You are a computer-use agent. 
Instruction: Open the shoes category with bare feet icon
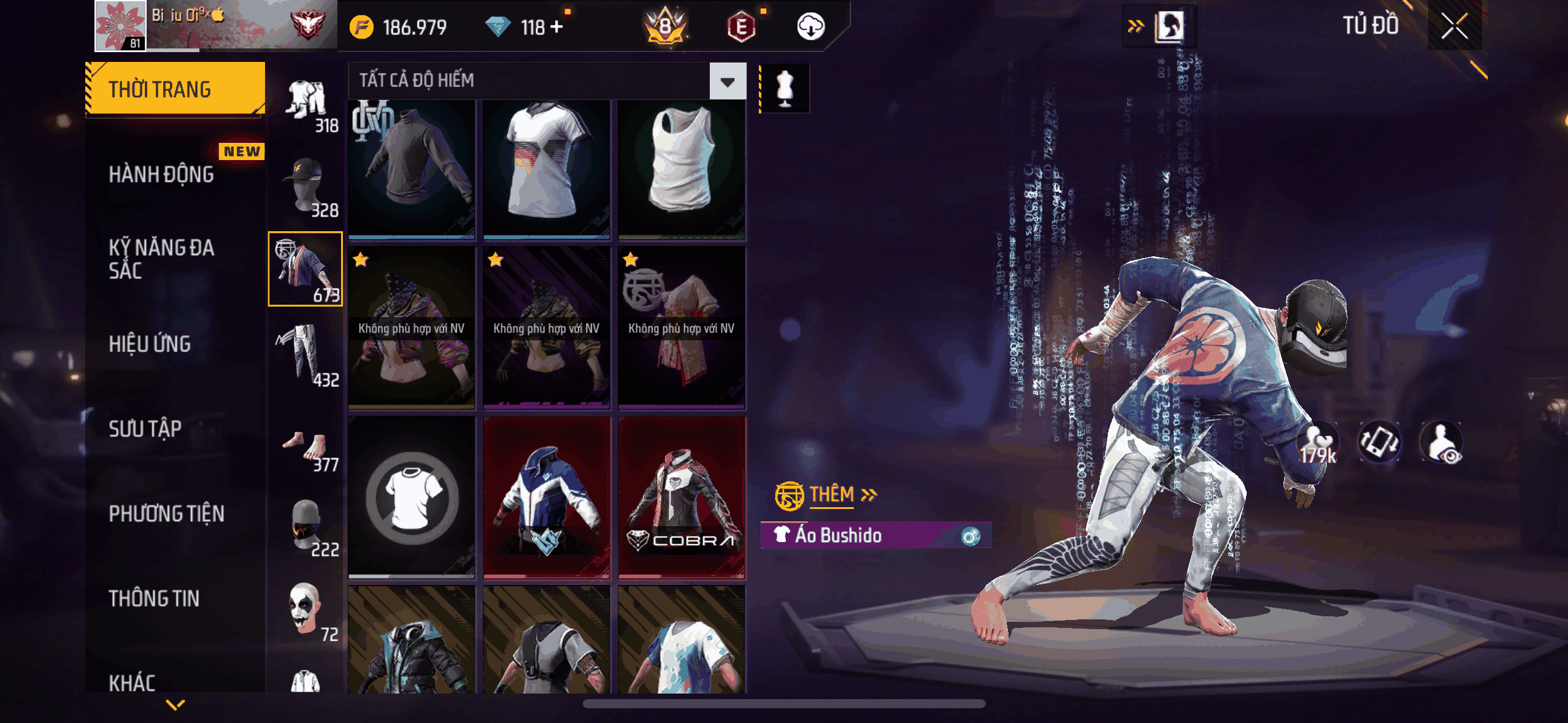click(306, 451)
